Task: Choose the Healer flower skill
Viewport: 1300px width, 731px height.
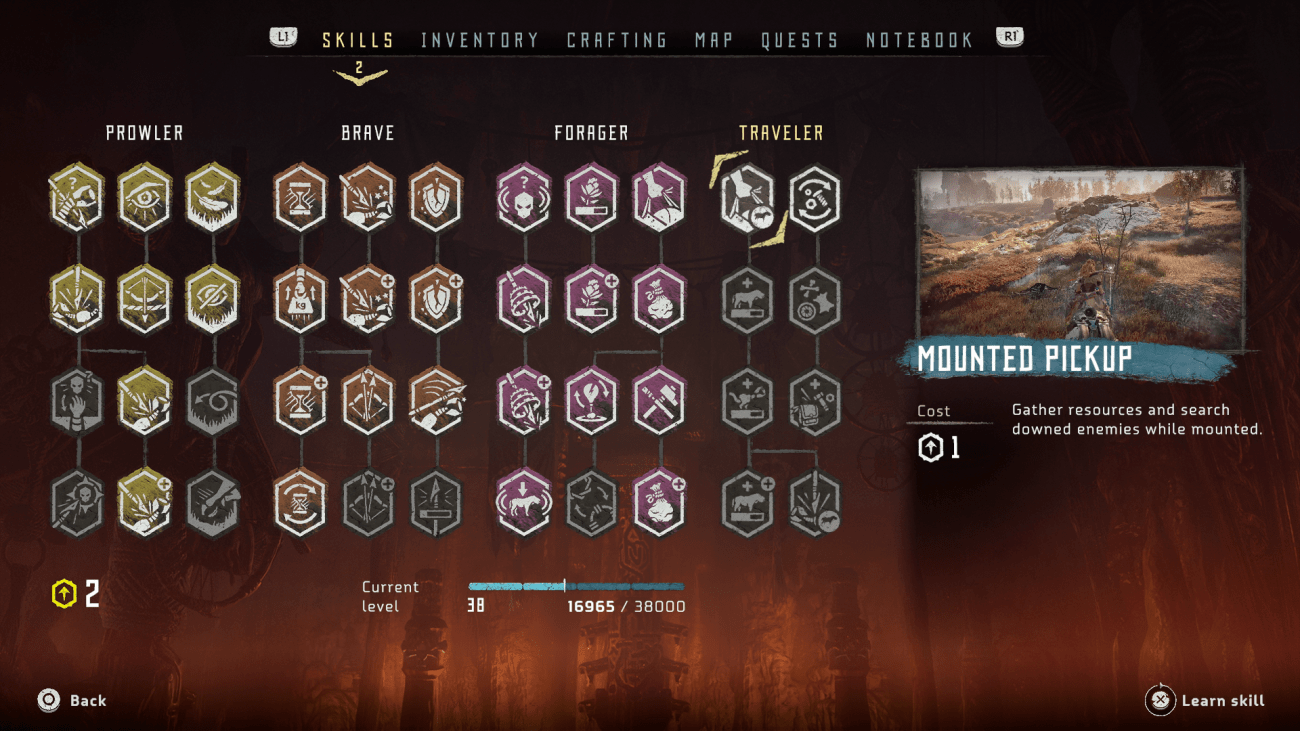Action: (x=593, y=197)
